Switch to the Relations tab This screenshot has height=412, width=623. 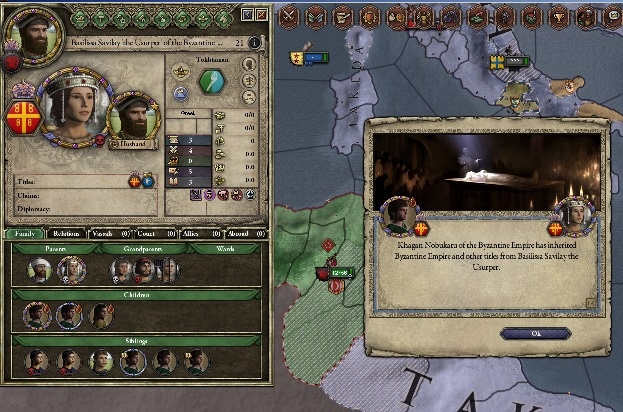(66, 233)
